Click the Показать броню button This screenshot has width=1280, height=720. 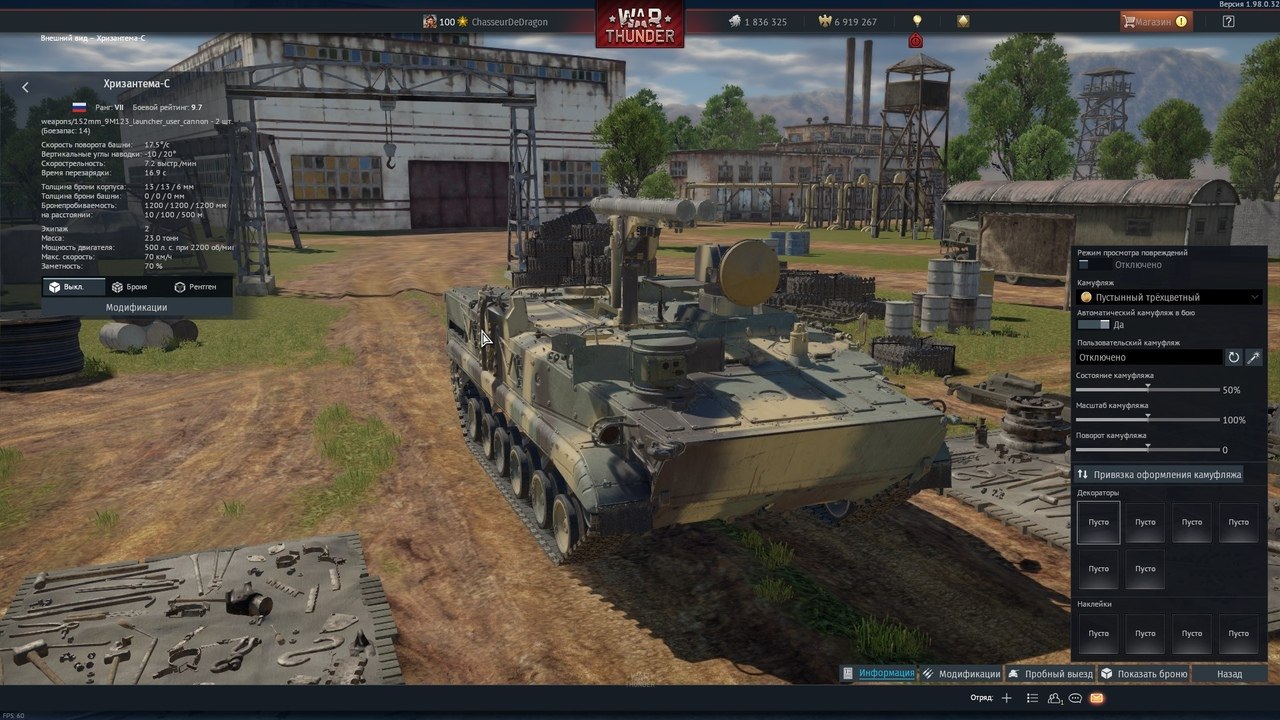click(x=1144, y=674)
